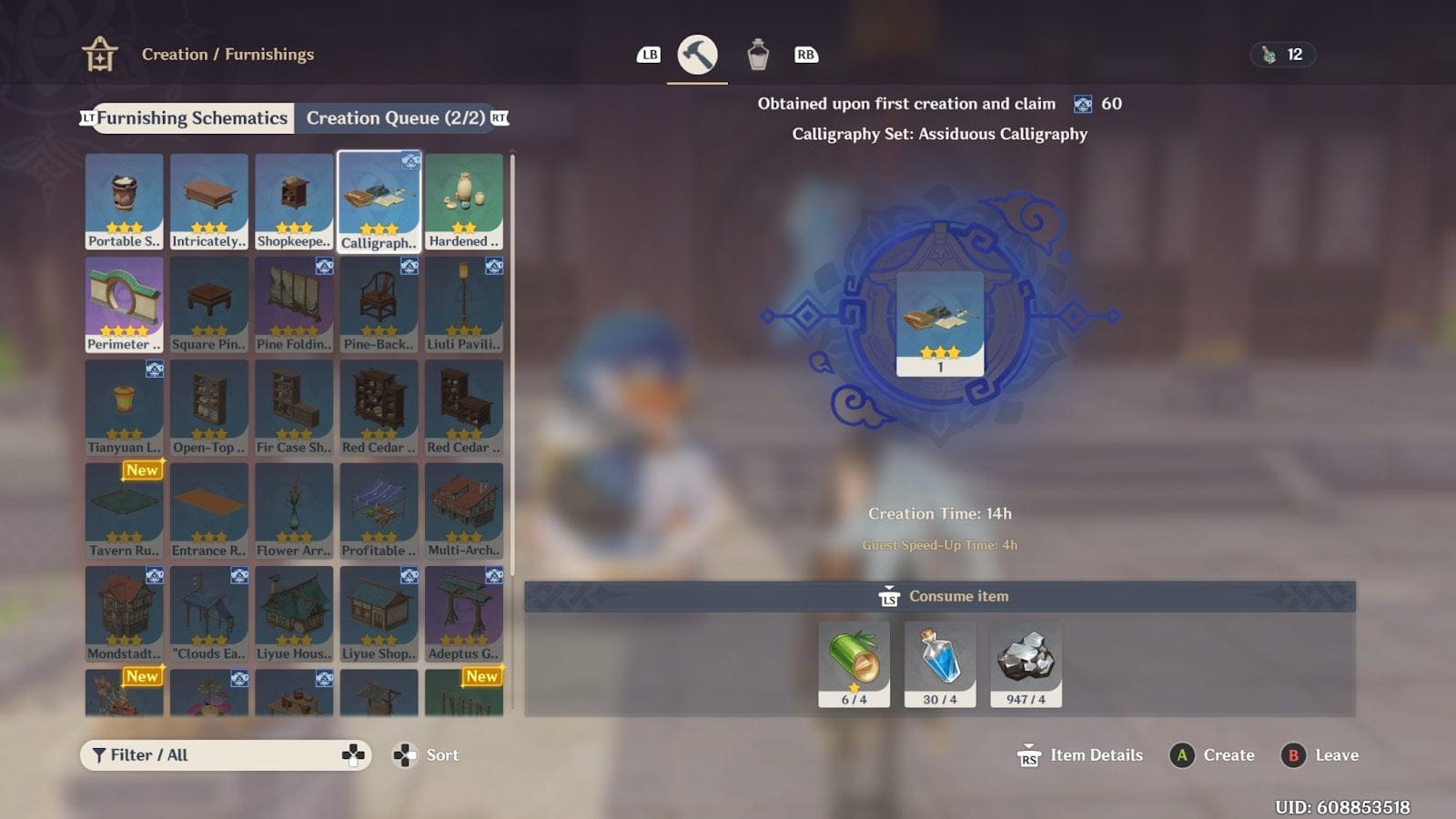Viewport: 1456px width, 819px height.
Task: Select the Tianyuan Lantern schematic
Action: click(125, 407)
